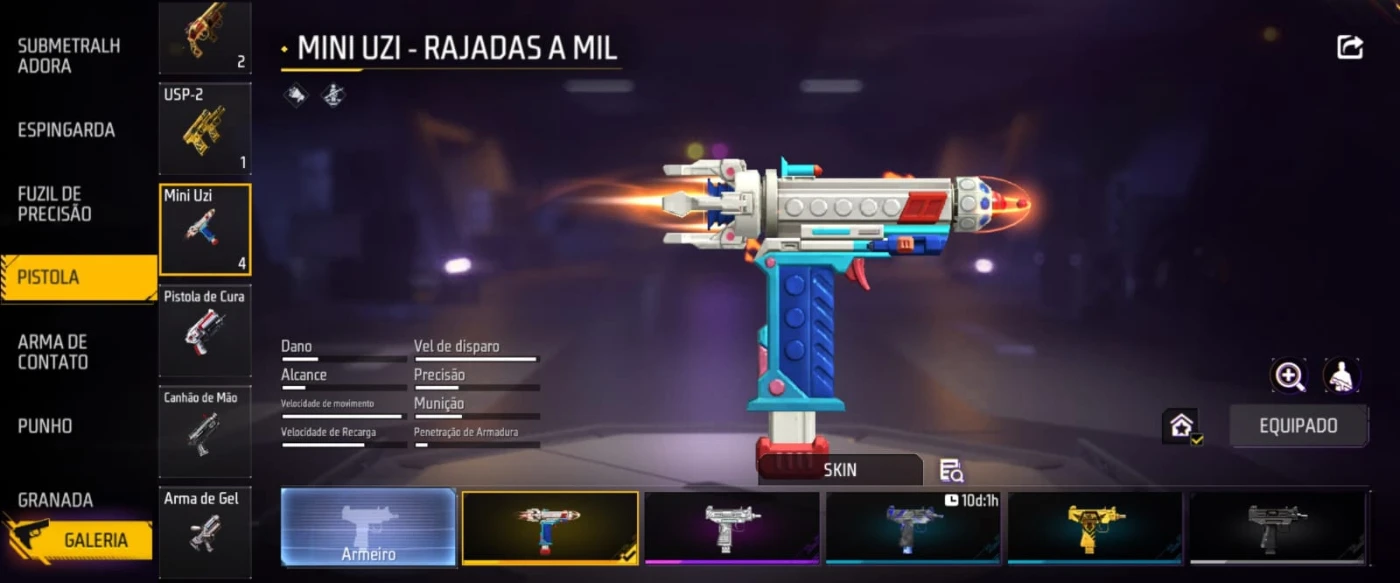Select the Pistola category tab

point(78,277)
